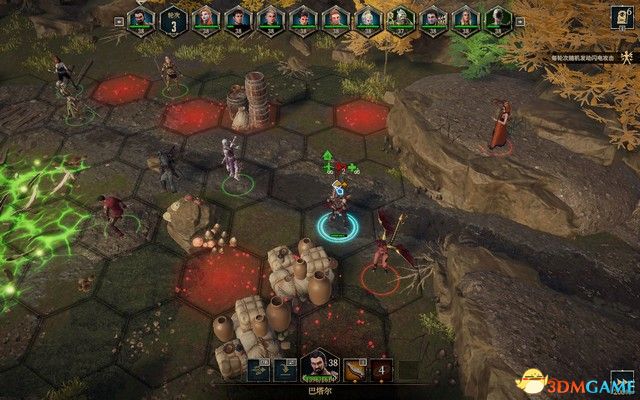Choose the green-skinned portrait in turn order
640x400 pixels.
[399, 17]
